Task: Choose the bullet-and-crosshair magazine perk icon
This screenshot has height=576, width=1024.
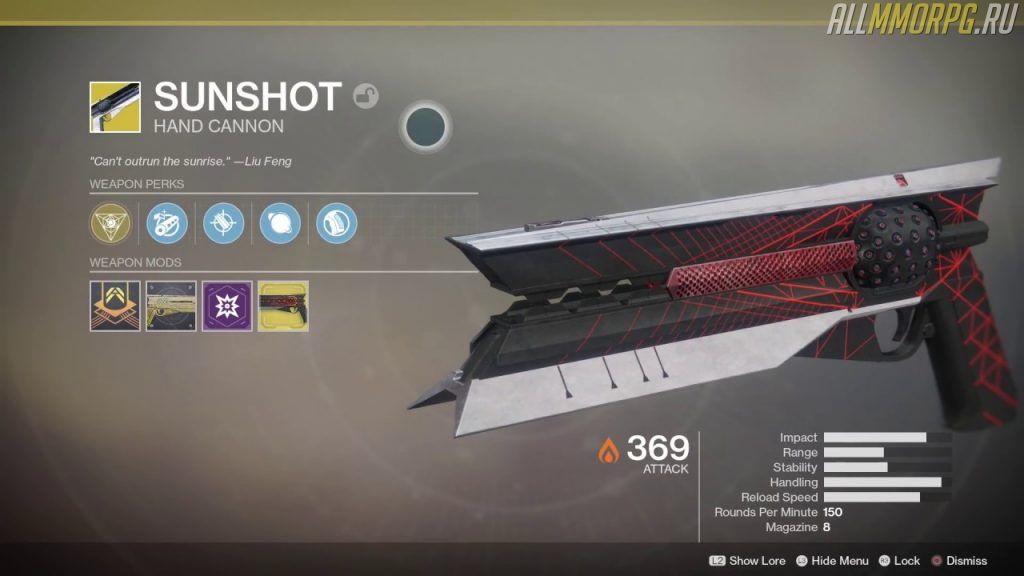Action: point(223,222)
